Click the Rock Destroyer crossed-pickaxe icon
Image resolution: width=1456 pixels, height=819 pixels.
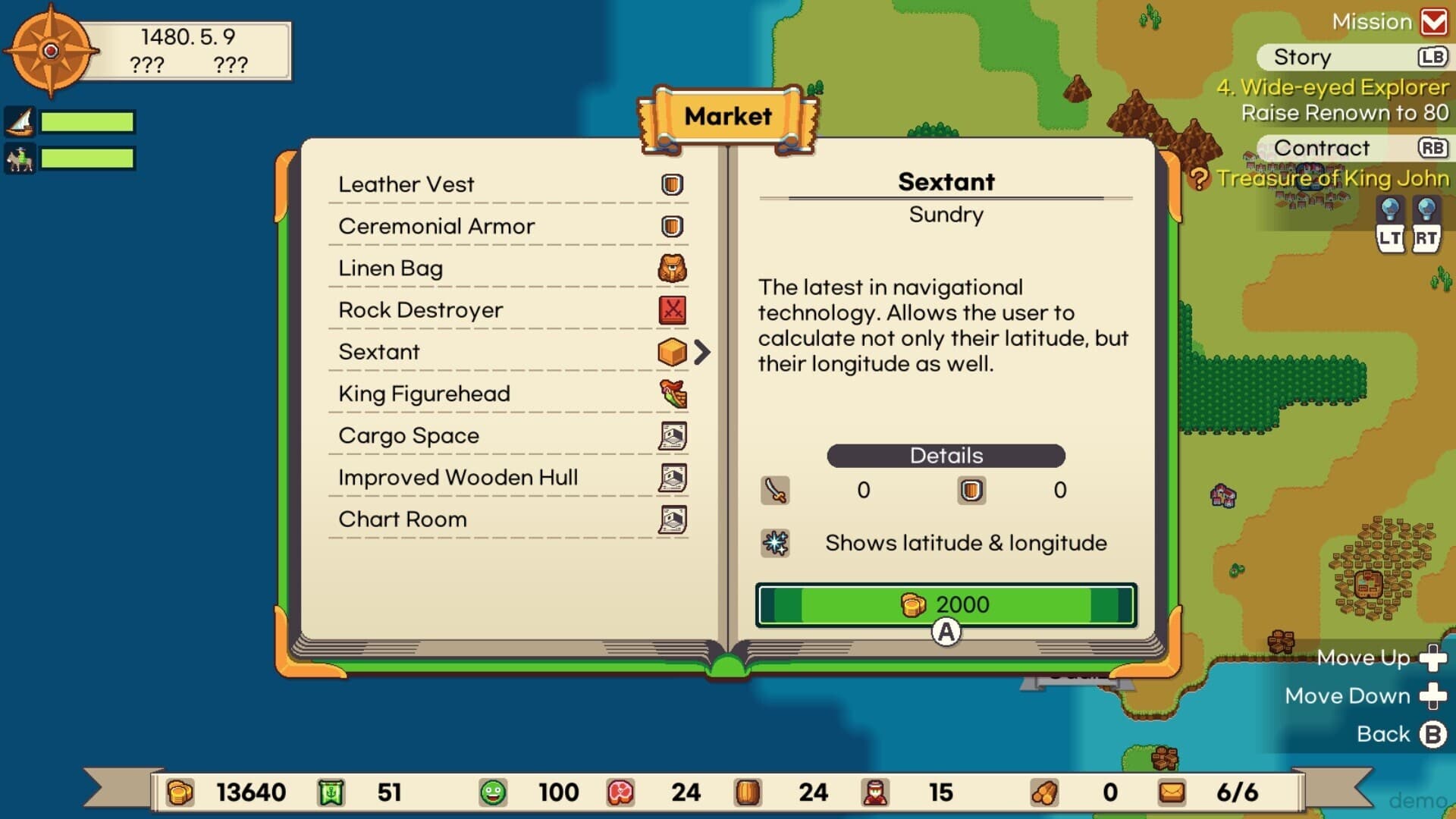click(670, 309)
